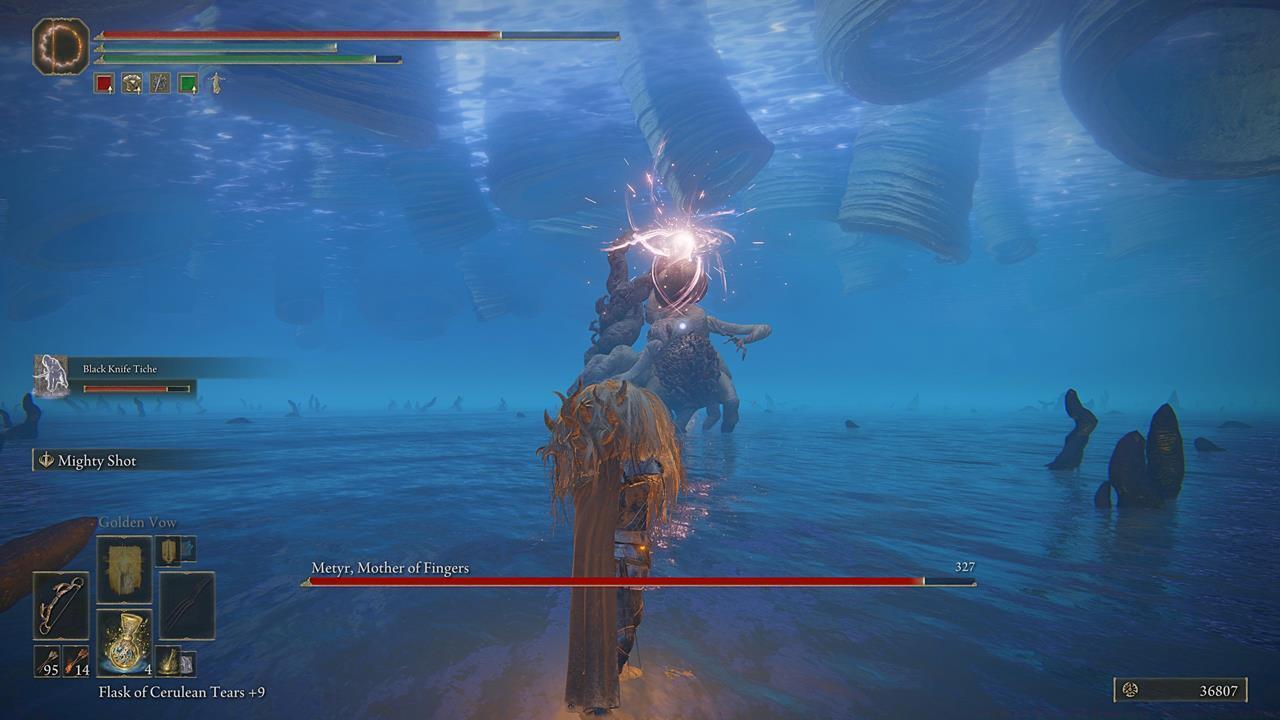Click the Metyr, Mother of Fingers name text
Viewport: 1280px width, 720px height.
click(x=390, y=568)
